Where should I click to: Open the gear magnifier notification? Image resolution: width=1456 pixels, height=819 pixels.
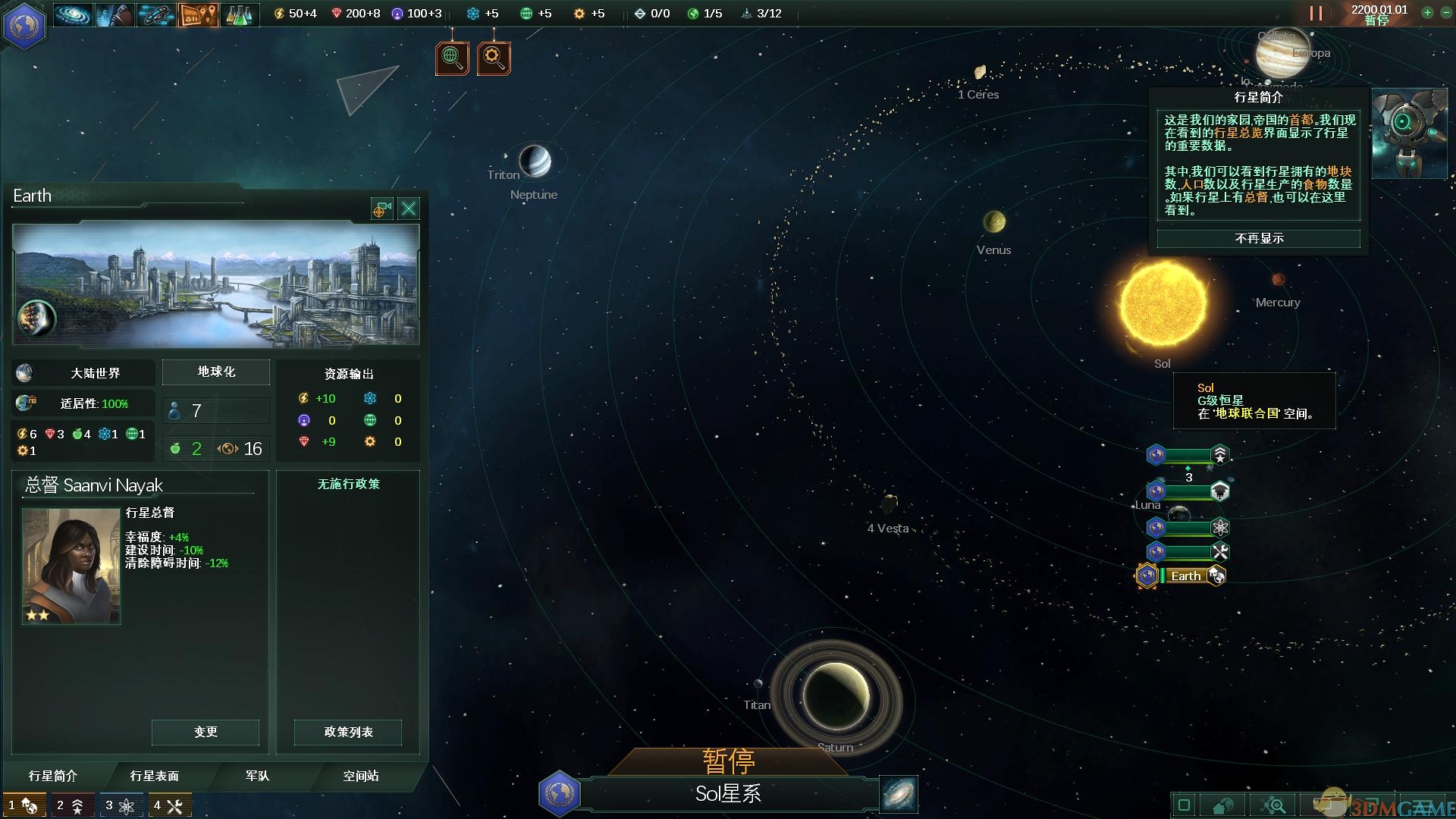point(494,58)
